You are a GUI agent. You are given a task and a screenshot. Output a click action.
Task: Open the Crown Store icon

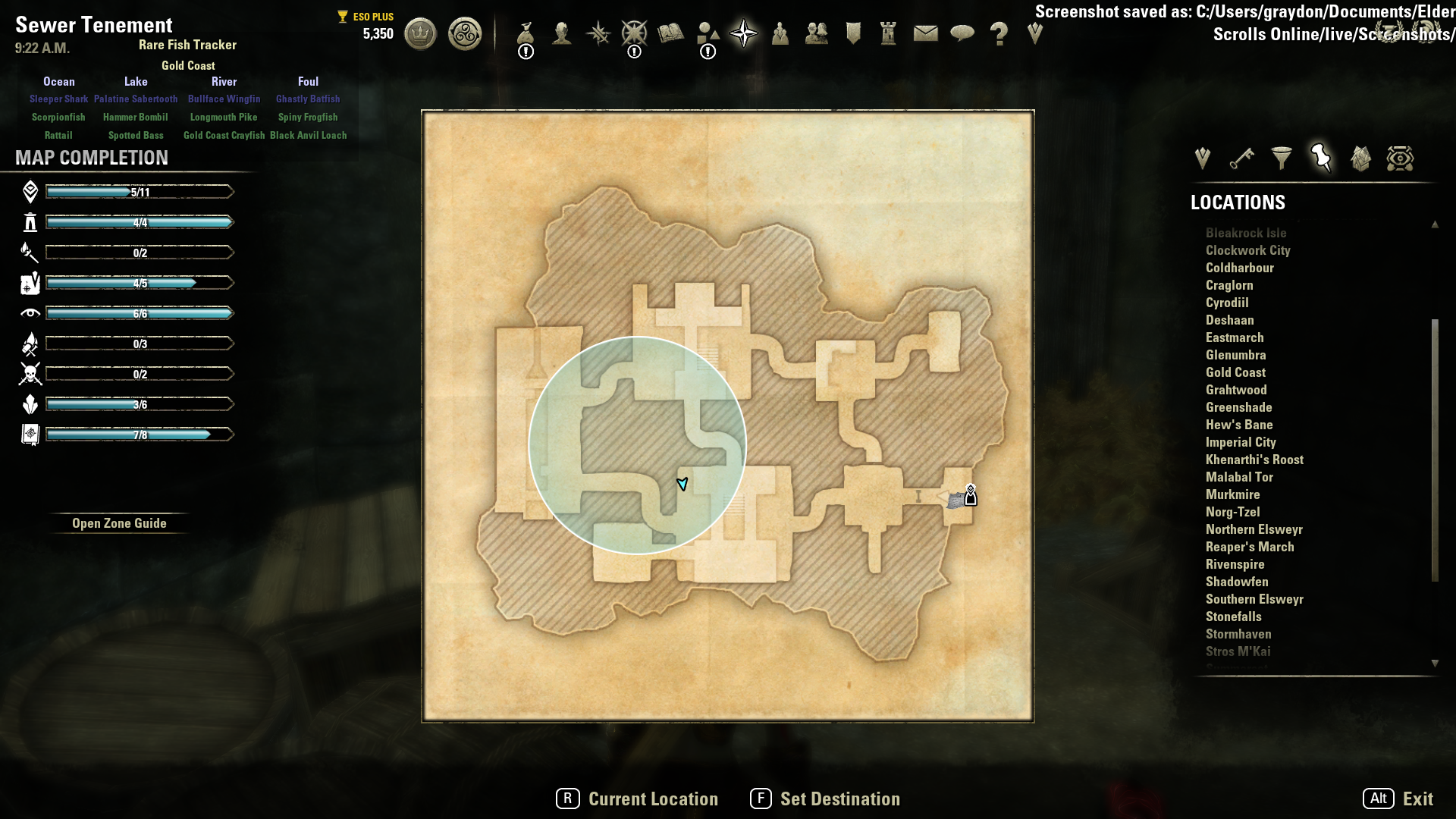[420, 34]
